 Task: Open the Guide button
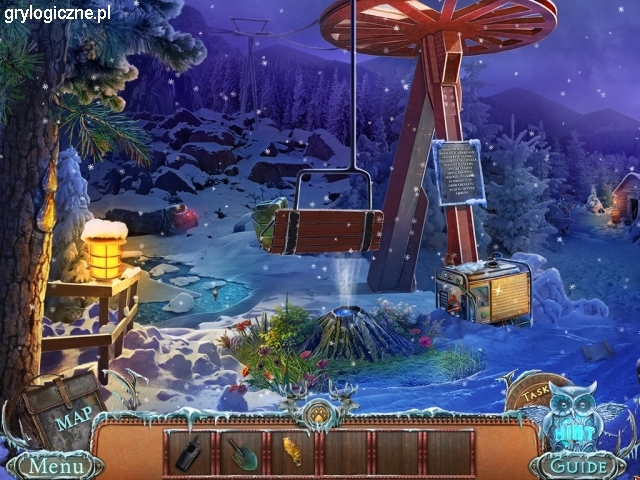[x=580, y=466]
